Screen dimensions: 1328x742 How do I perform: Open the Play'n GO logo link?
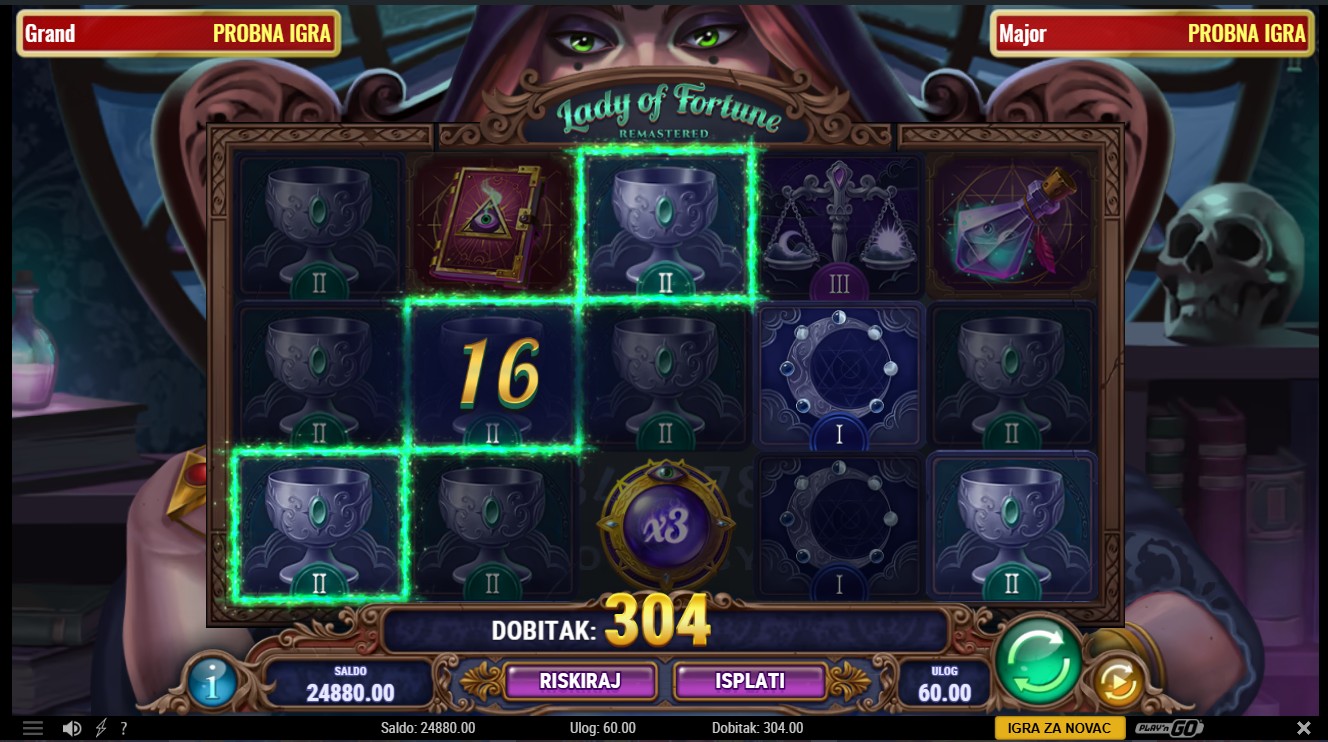click(1169, 728)
